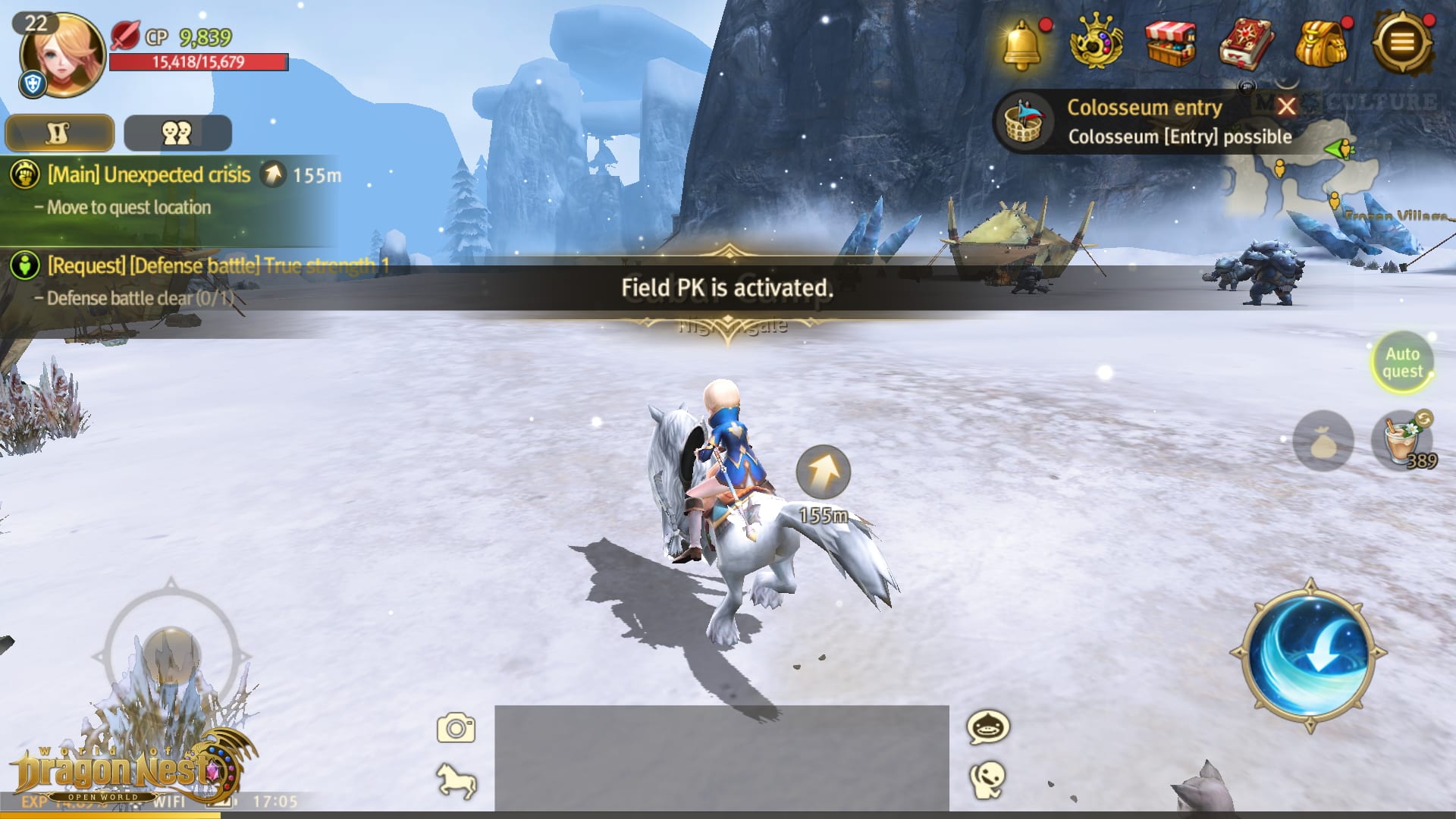Viewport: 1456px width, 819px height.
Task: Open the golden bell notifications
Action: point(1022,44)
